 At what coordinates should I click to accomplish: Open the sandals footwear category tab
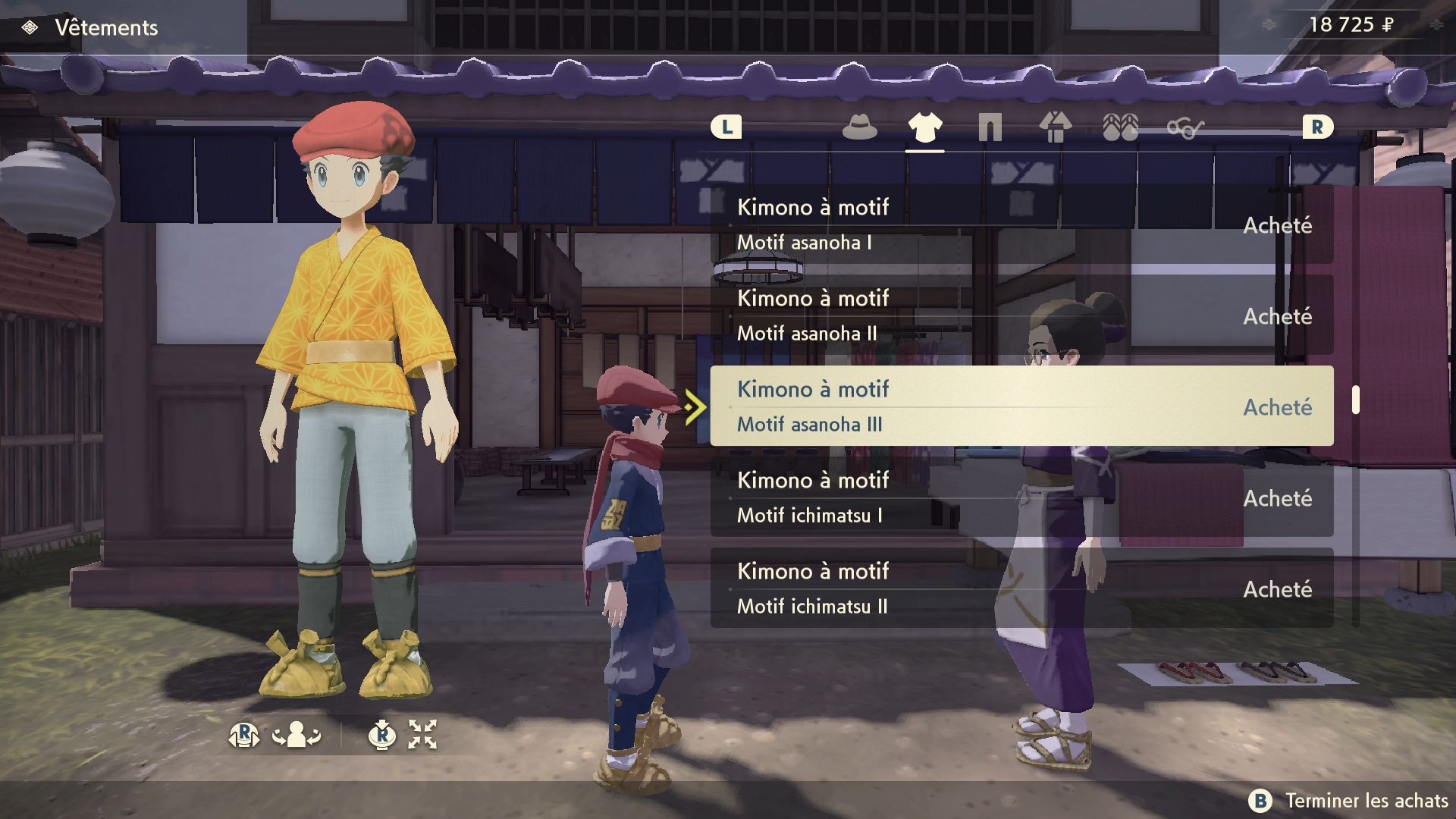(x=1120, y=127)
